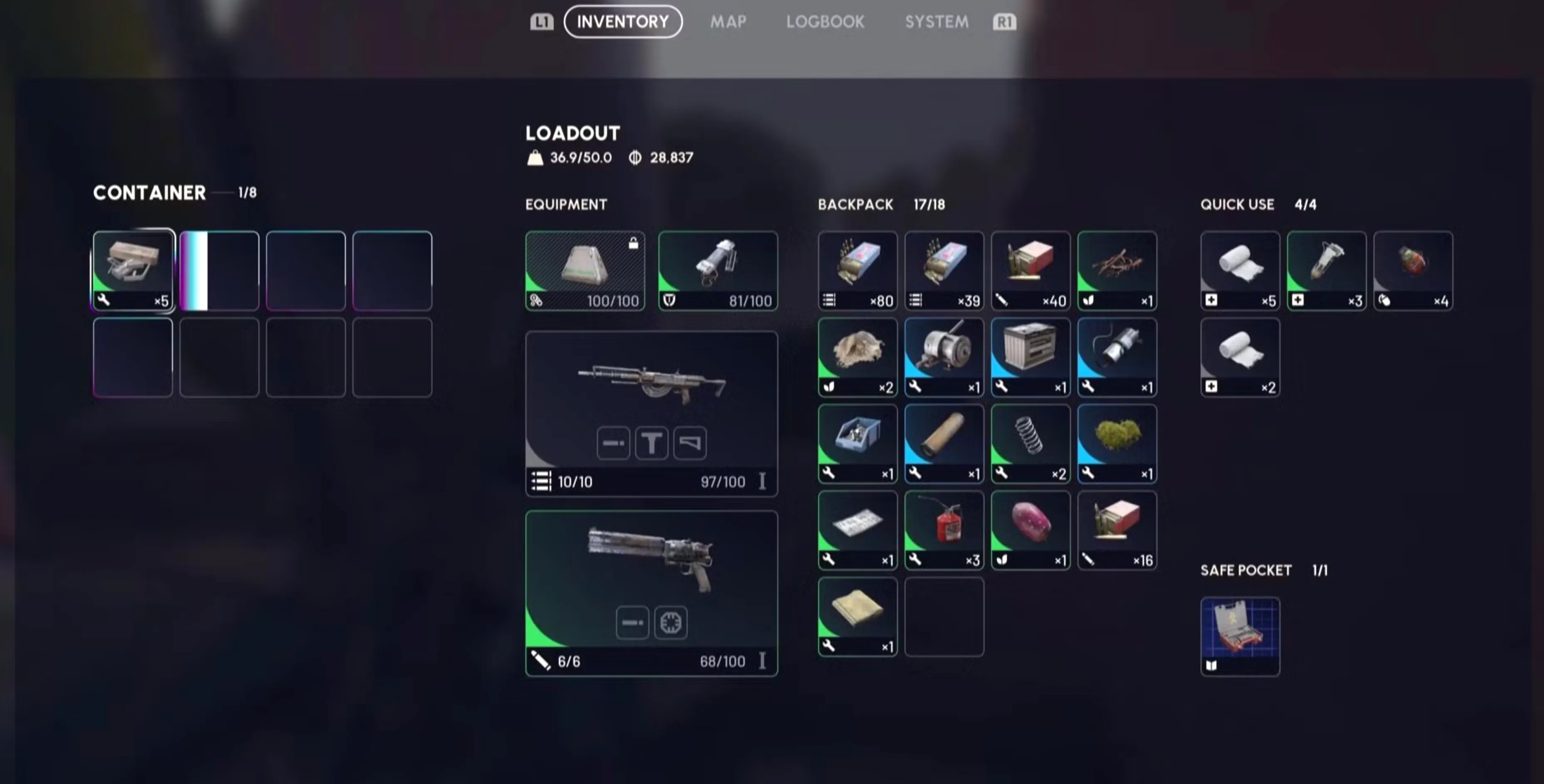1544x784 pixels.
Task: Choose the red ammo box x40
Action: pos(1030,270)
